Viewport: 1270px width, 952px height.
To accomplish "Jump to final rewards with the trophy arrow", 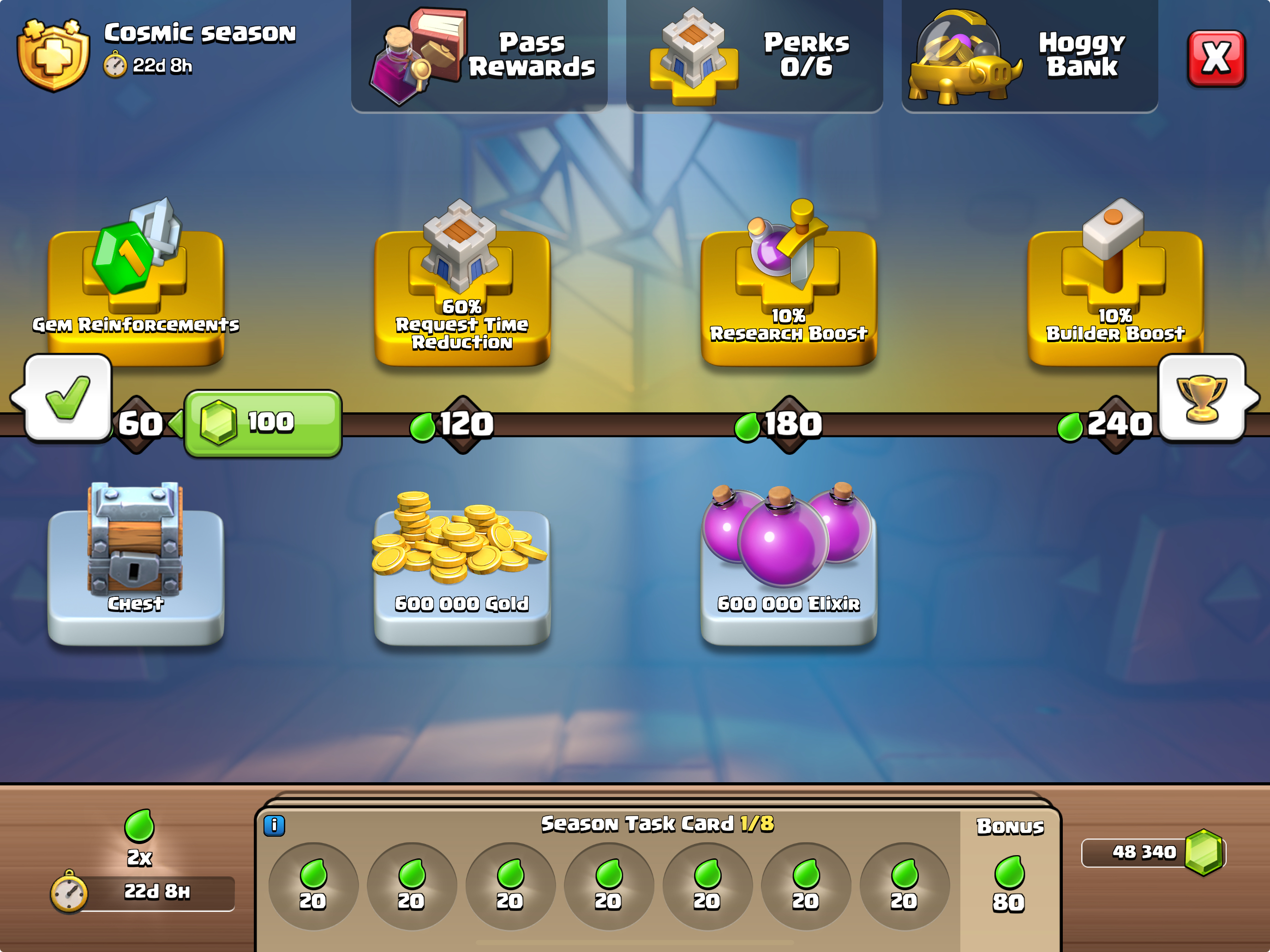I will [1204, 398].
